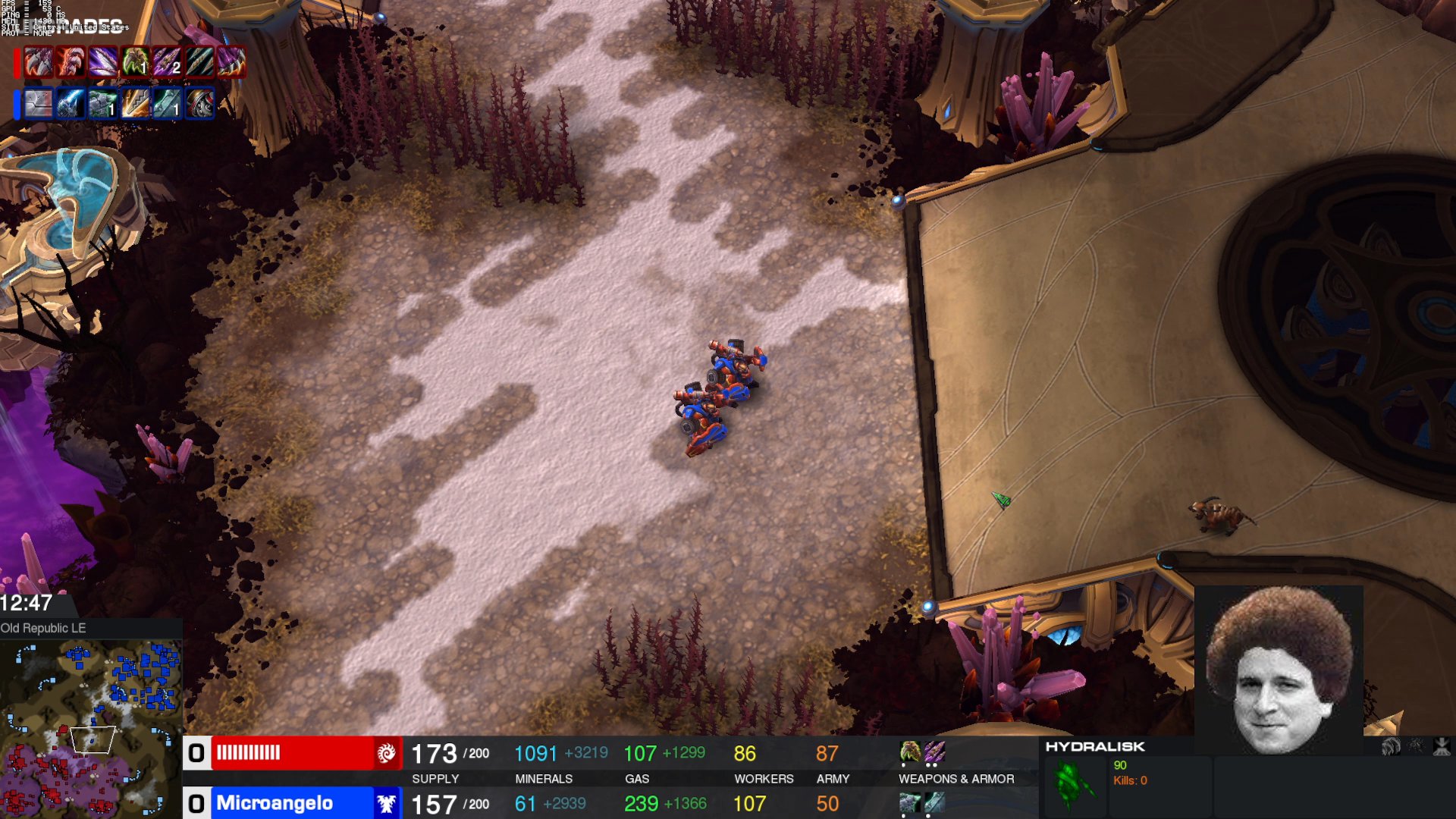Click the steel plating upgrade in blue row
The width and height of the screenshot is (1456, 819).
click(38, 104)
